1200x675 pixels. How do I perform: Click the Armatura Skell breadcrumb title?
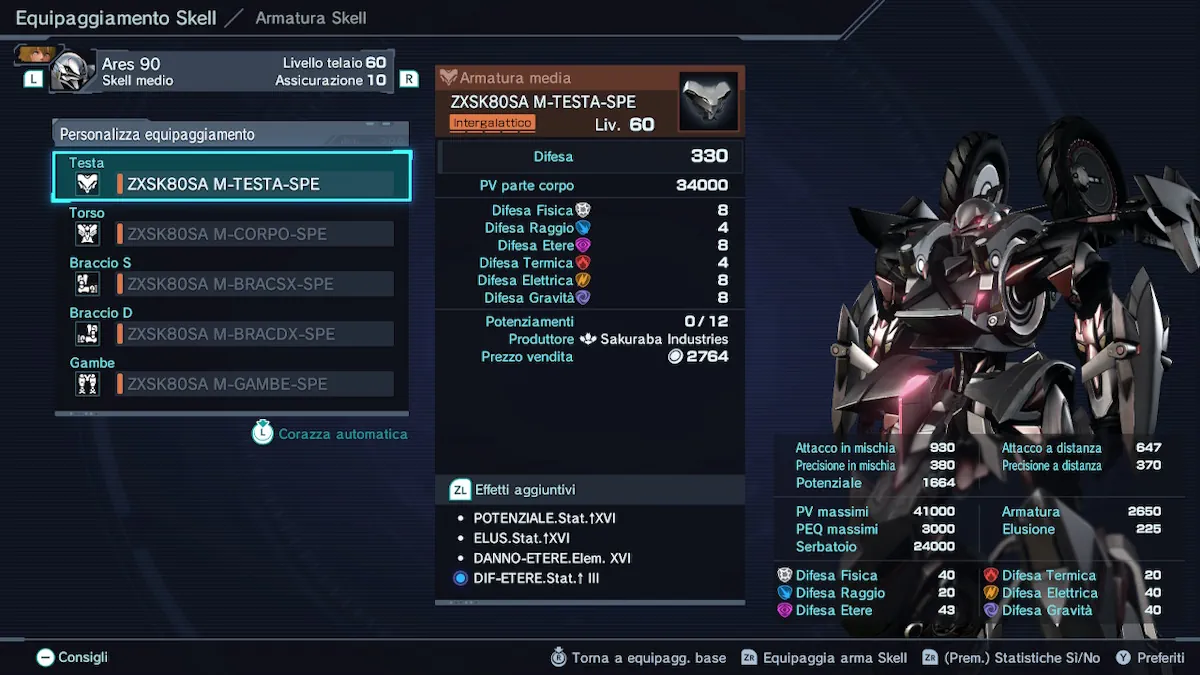pos(311,18)
